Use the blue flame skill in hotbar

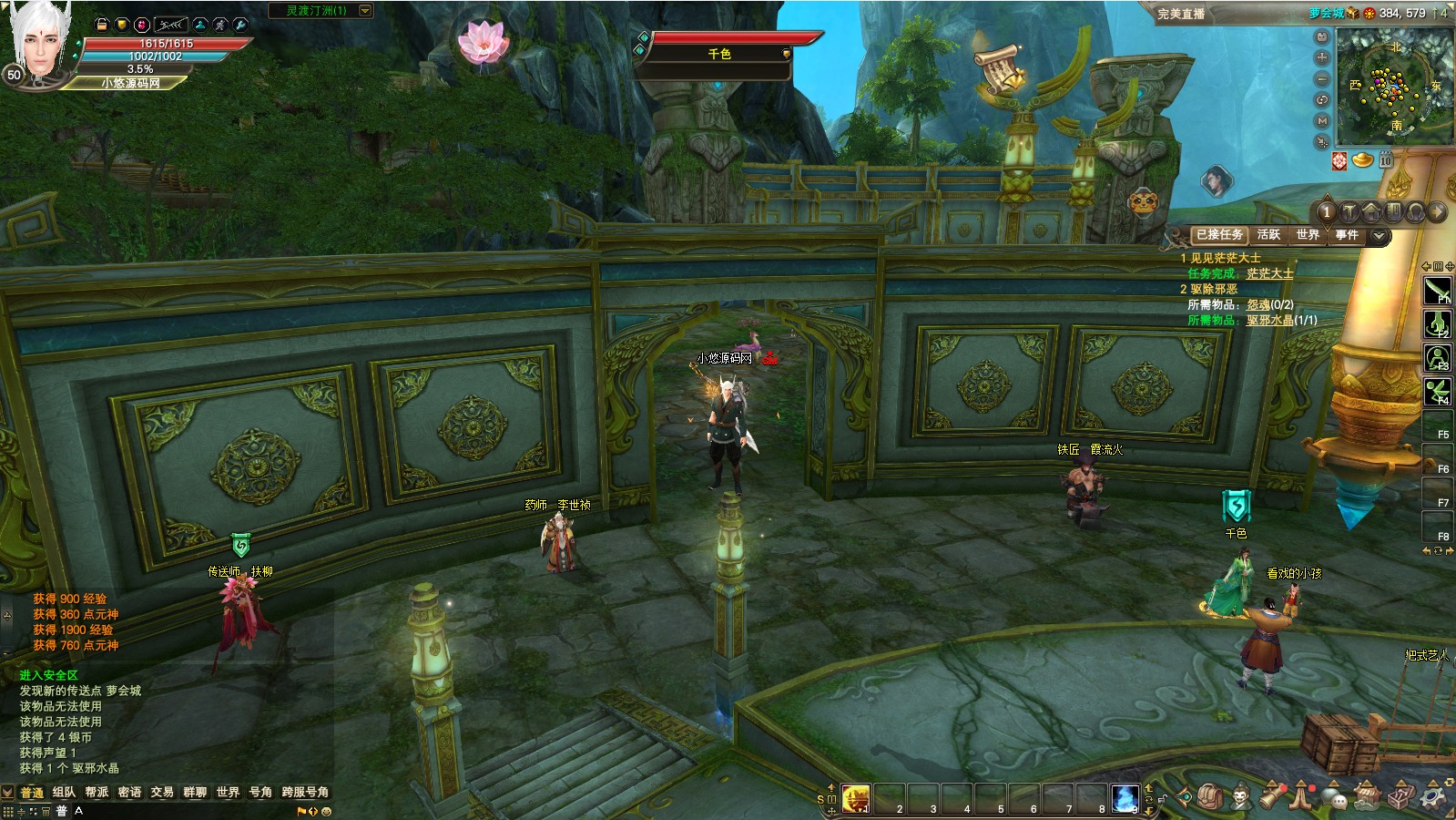[1125, 798]
